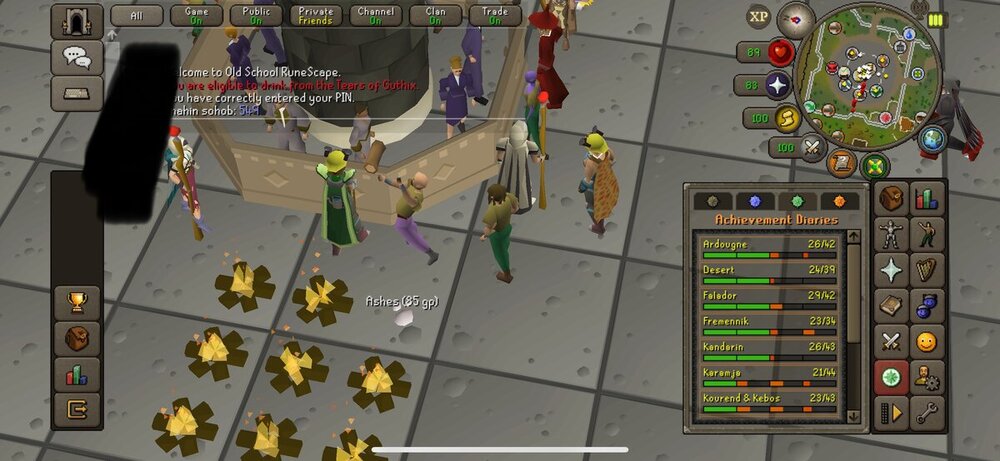Image resolution: width=1000 pixels, height=461 pixels.
Task: Toggle the Trade chat filter
Action: point(495,15)
